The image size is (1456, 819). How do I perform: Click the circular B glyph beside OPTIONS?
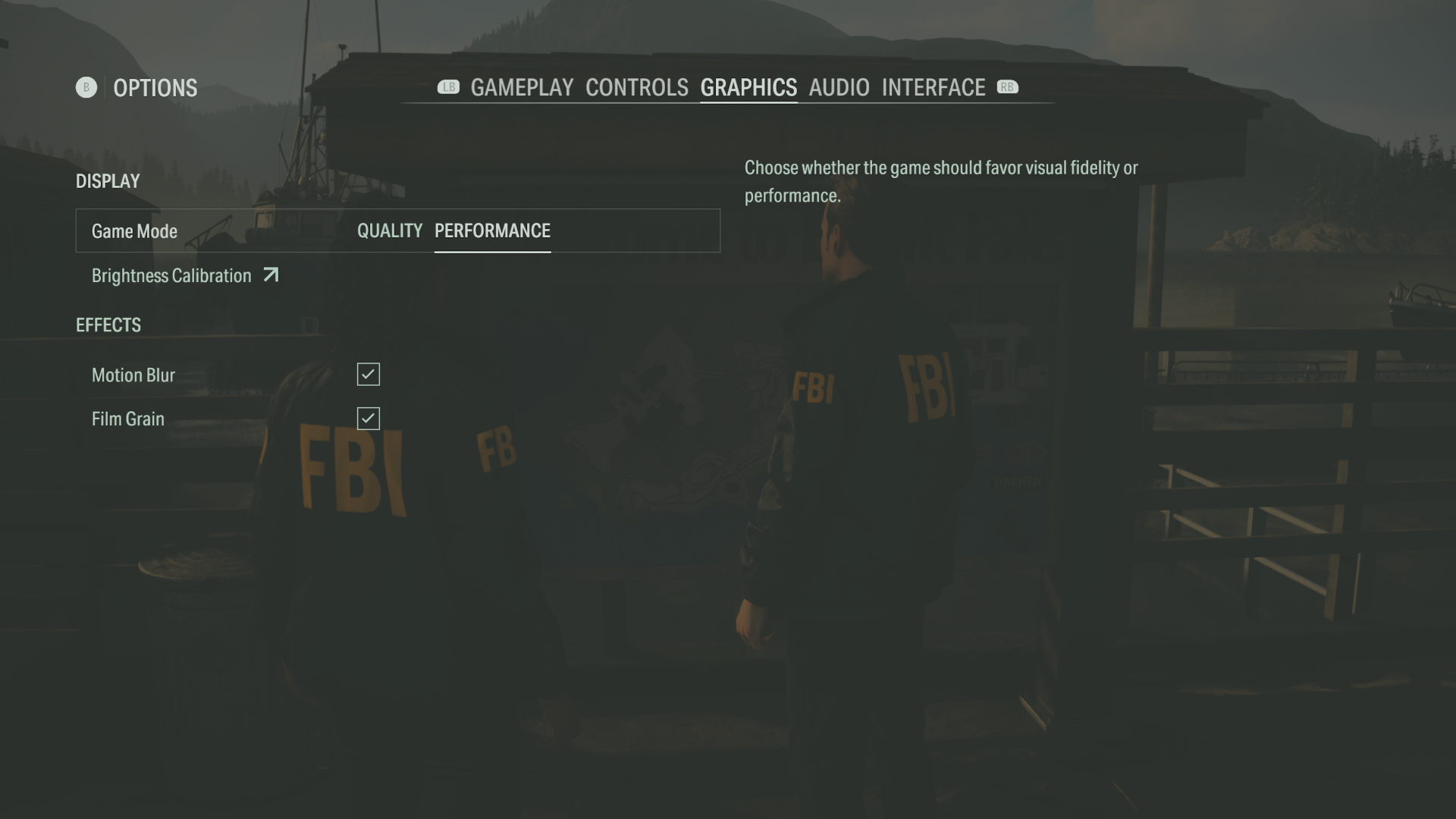(x=86, y=87)
